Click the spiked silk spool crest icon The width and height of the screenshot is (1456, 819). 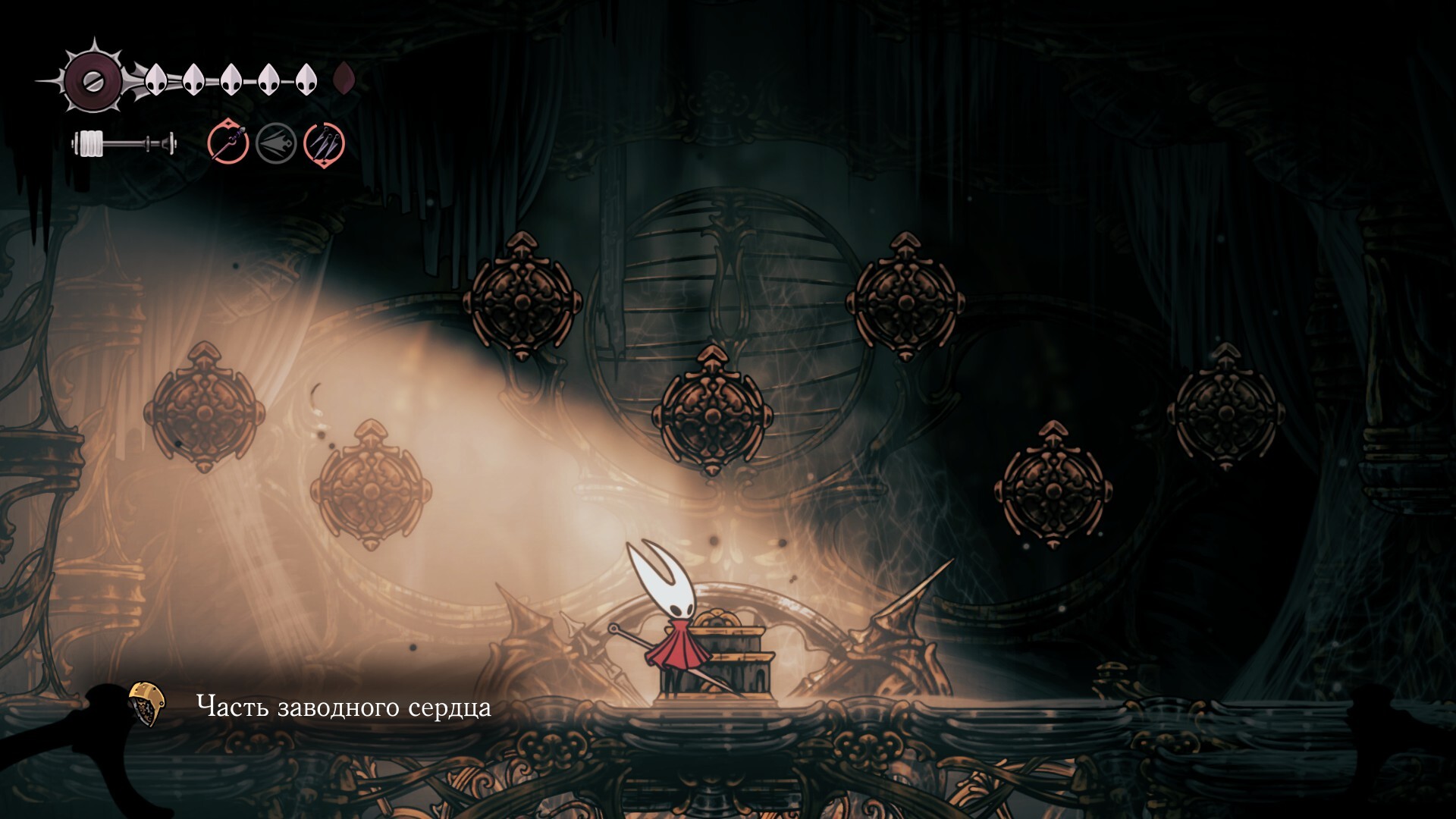(x=93, y=79)
